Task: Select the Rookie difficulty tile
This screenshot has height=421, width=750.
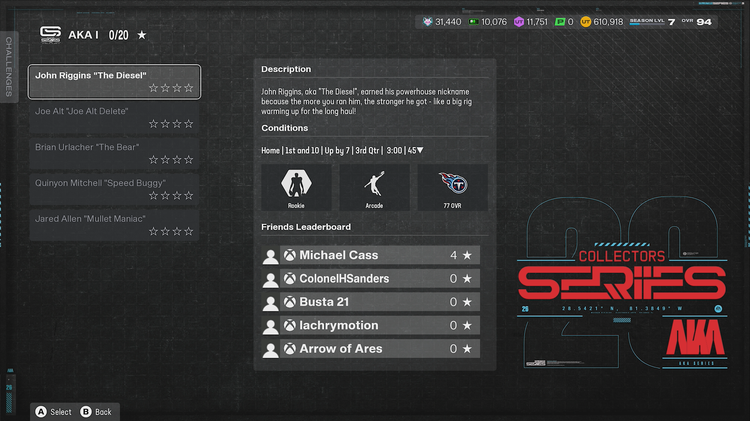Action: 296,187
